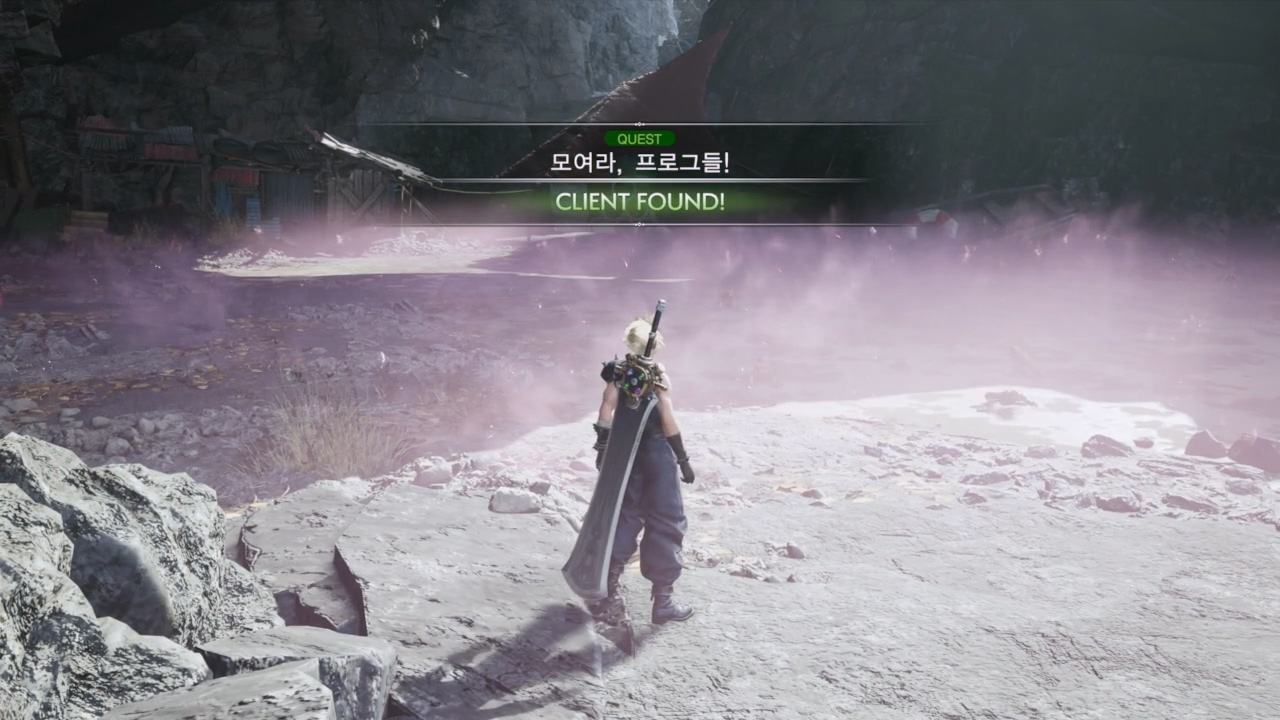
Task: Select the quest title 모여라, 프로그들!
Action: click(x=640, y=162)
